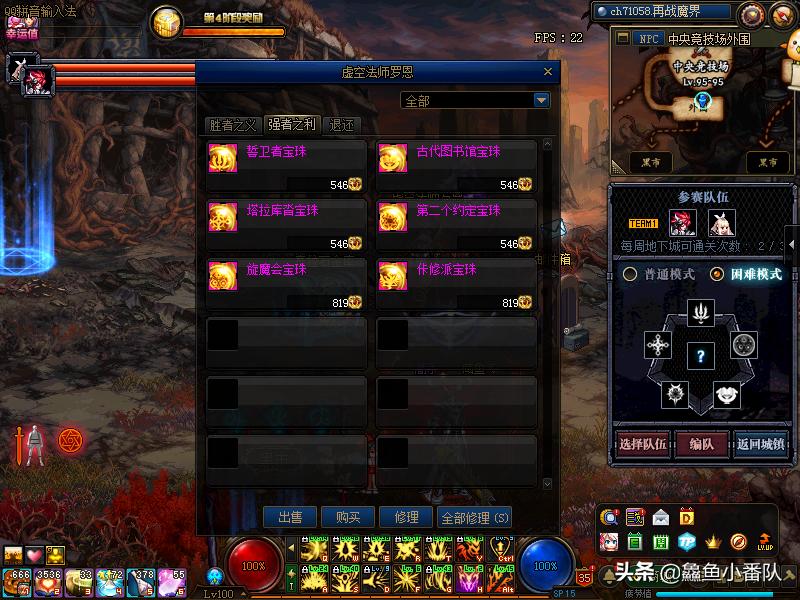
Task: Switch to the 胜者之义 tab
Action: [x=233, y=125]
